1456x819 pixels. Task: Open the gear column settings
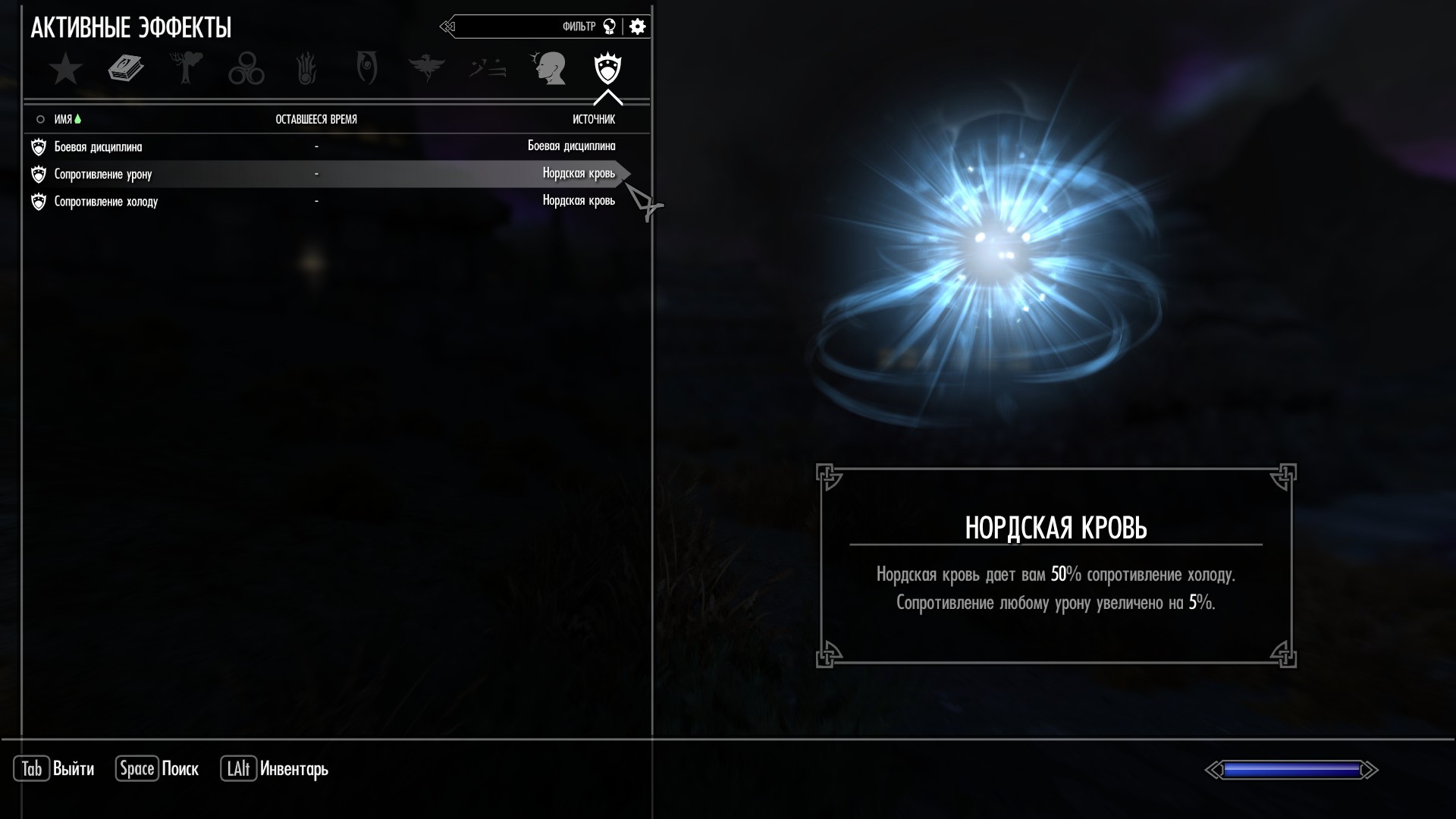point(638,27)
